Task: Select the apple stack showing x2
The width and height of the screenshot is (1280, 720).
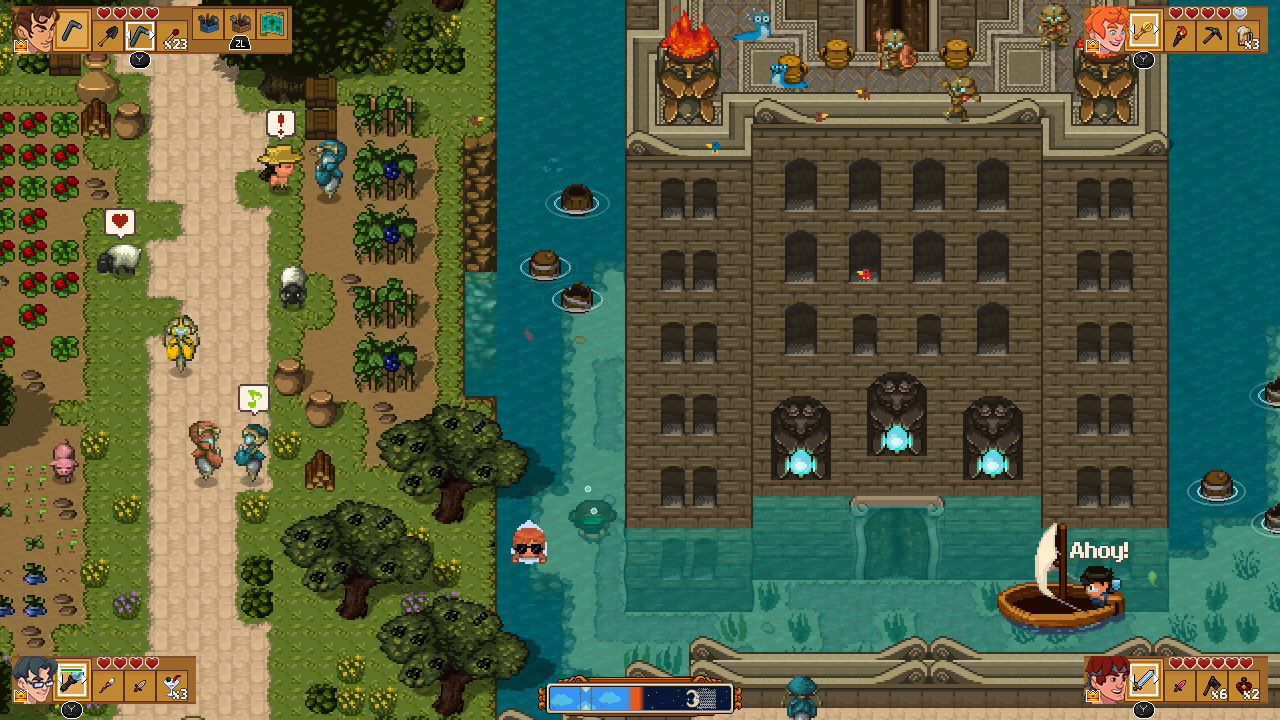Action: pos(1244,684)
